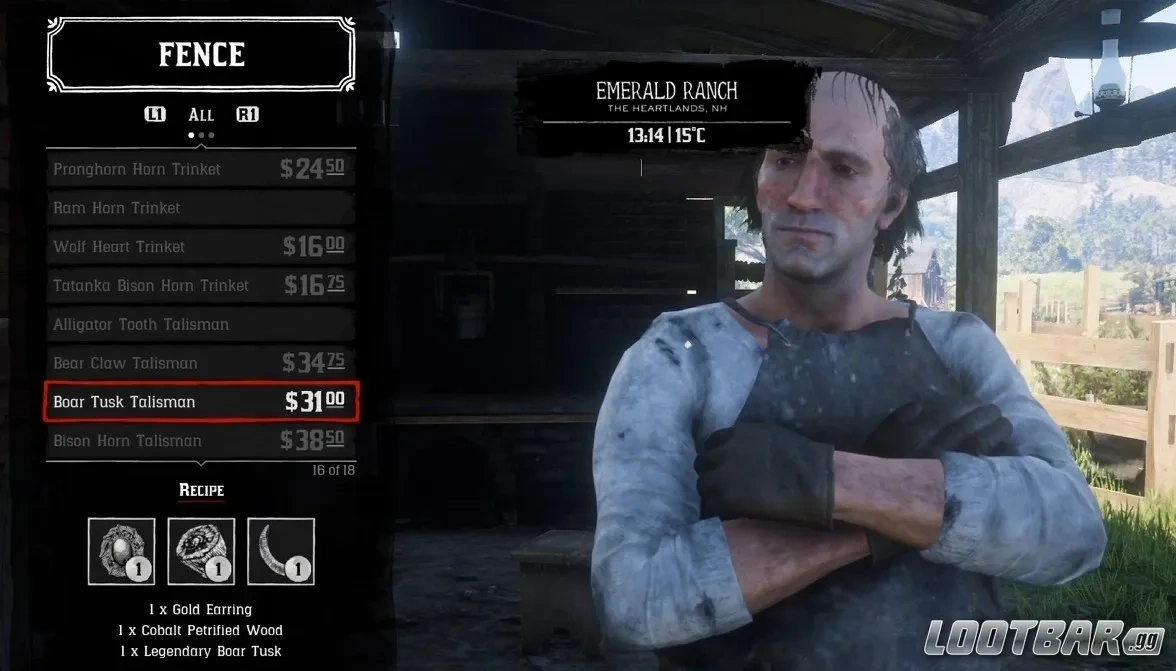Screen dimensions: 1176x671
Task: Switch to the All category tab
Action: tap(201, 115)
